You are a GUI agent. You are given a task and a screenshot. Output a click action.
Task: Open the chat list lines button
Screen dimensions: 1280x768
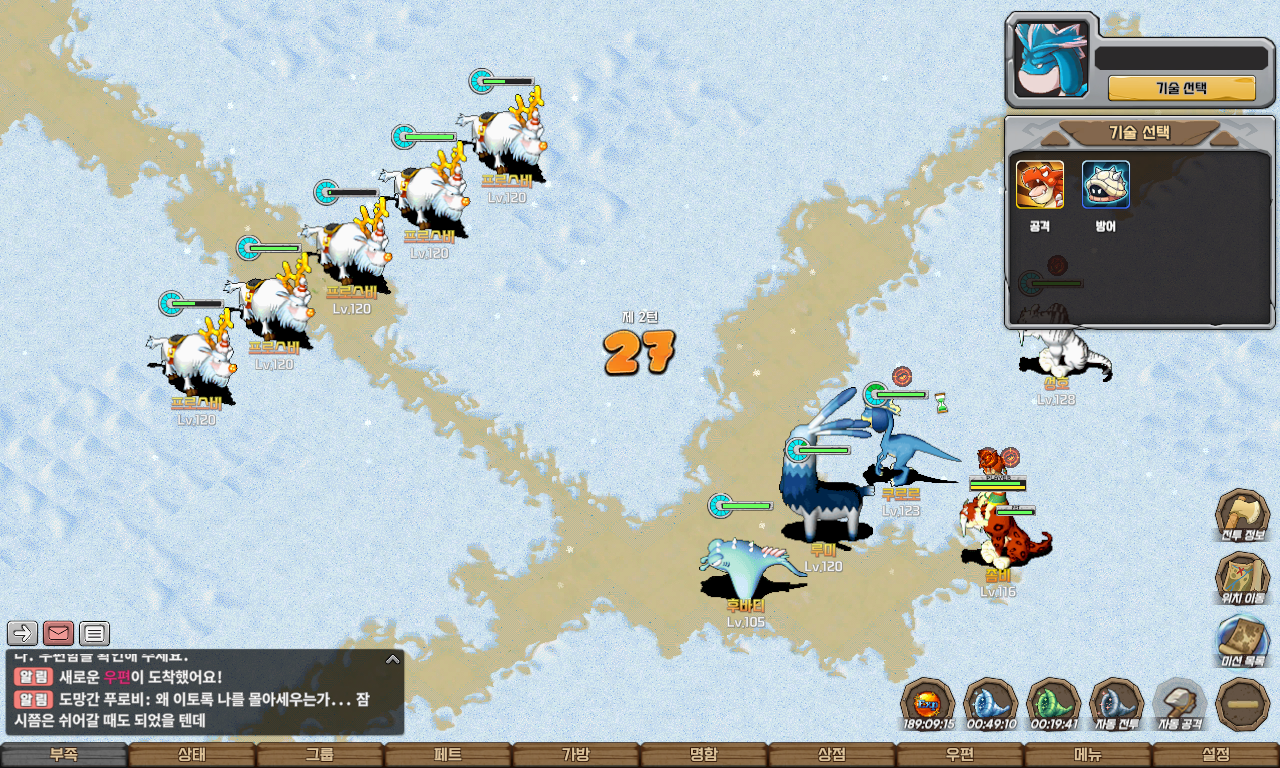point(95,633)
